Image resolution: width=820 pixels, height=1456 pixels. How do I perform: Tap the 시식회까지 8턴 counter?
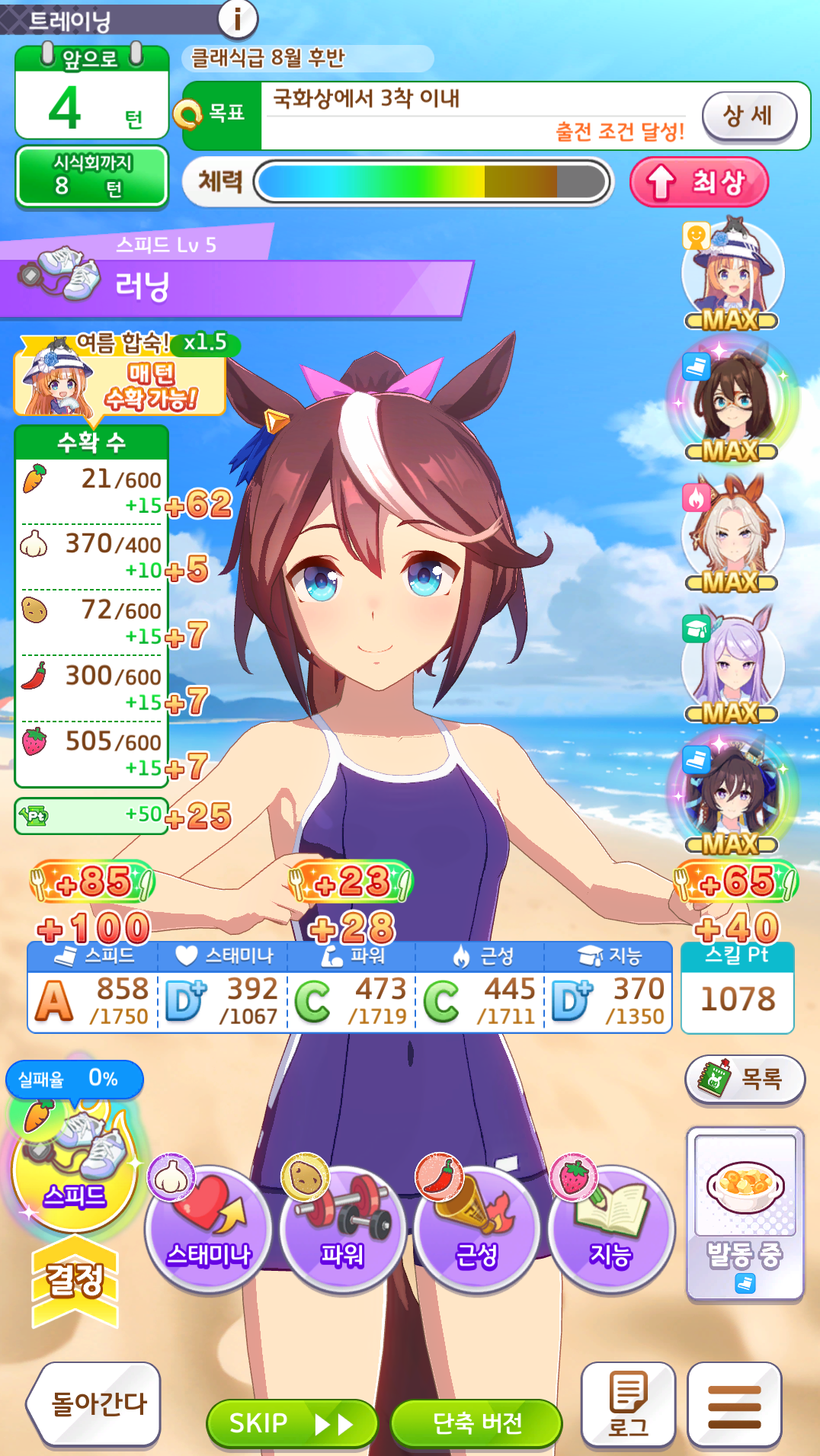(91, 176)
